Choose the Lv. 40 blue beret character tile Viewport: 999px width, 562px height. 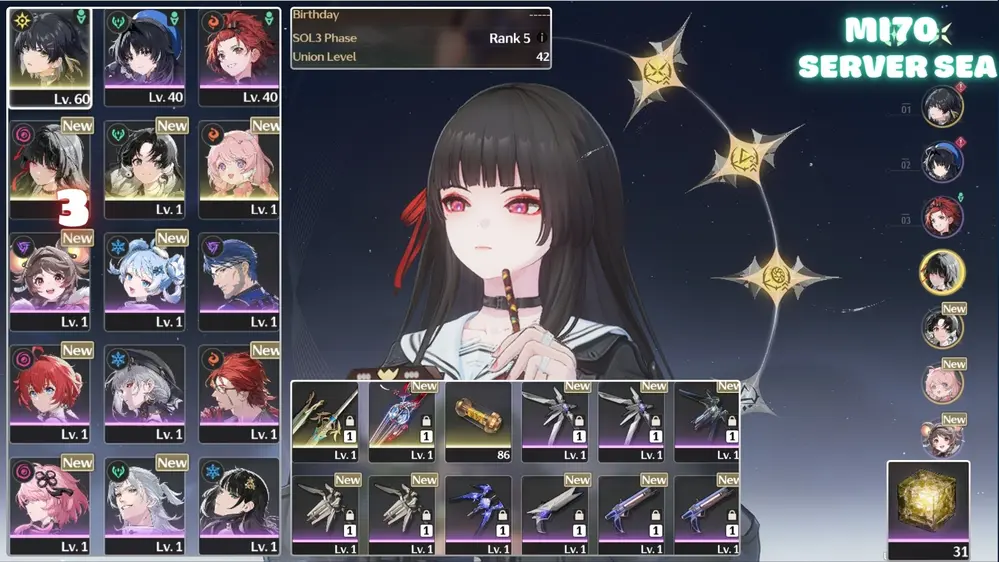click(x=145, y=56)
